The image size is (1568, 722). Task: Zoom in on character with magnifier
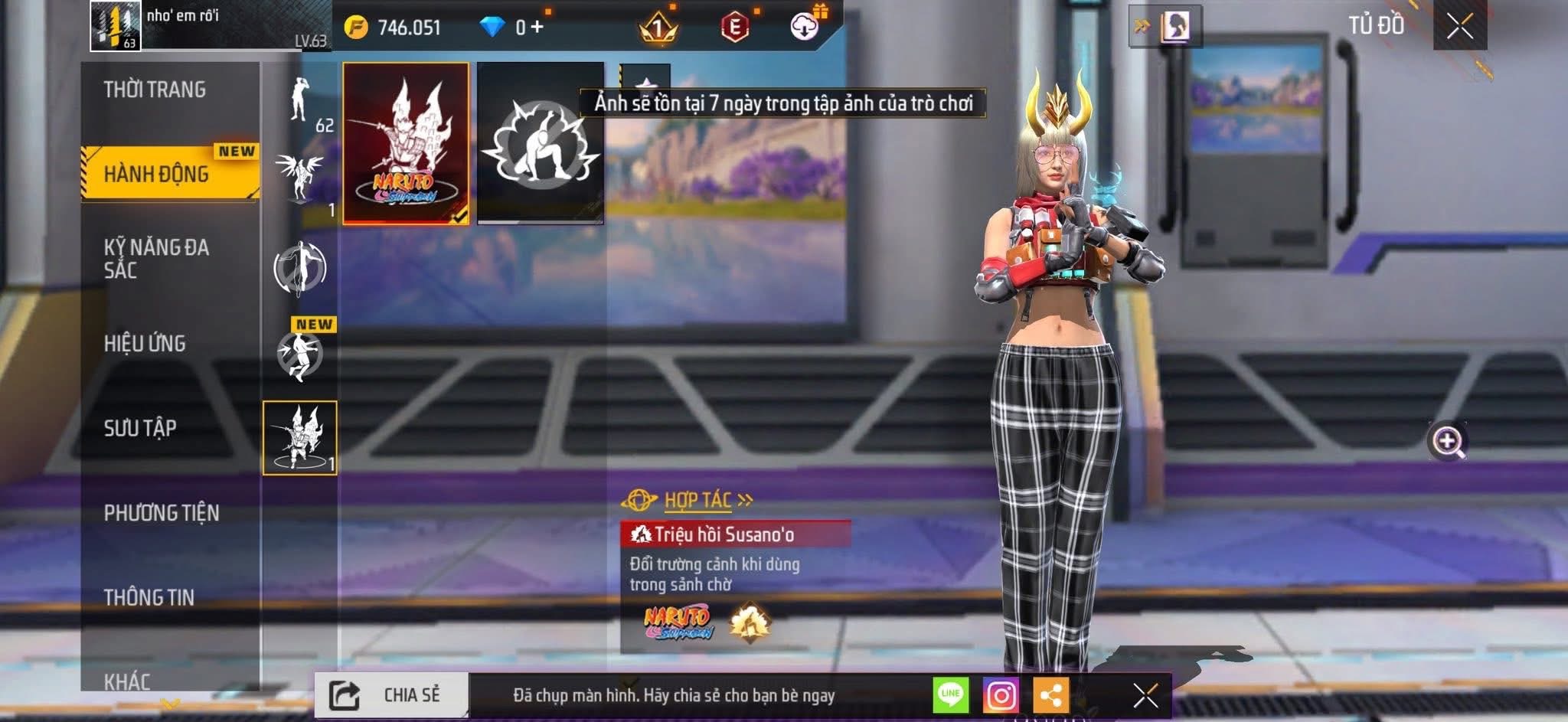[1447, 441]
